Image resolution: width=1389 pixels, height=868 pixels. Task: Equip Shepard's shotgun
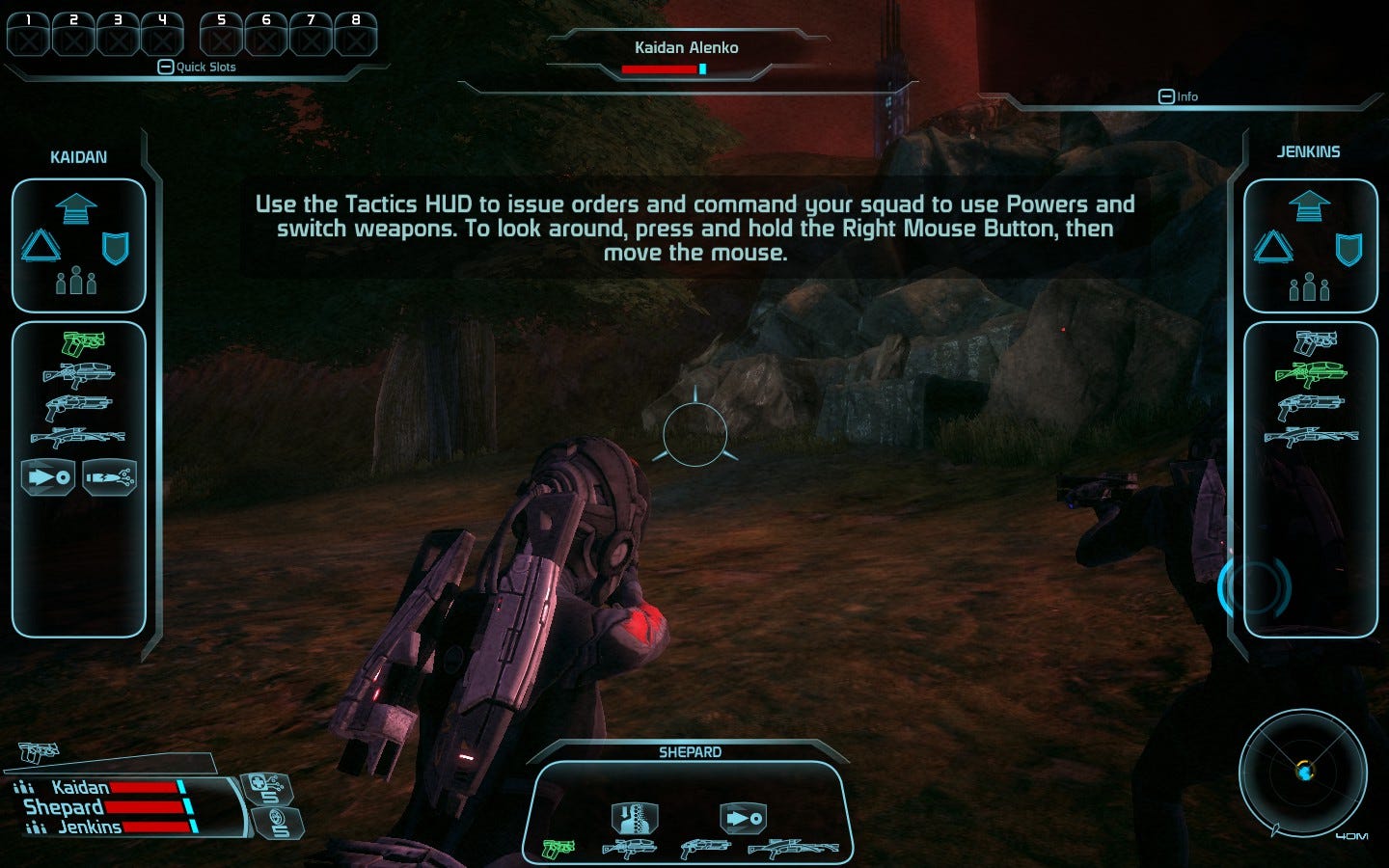705,849
